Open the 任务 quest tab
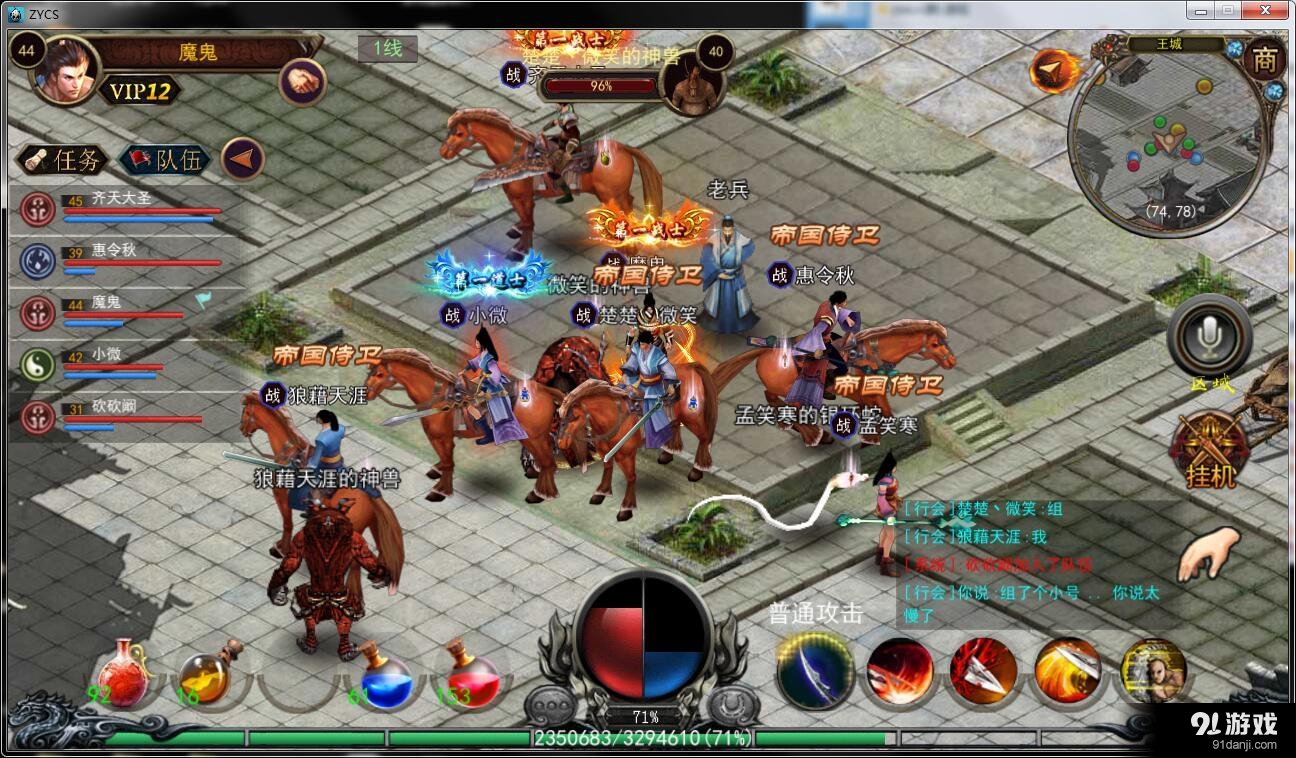The height and width of the screenshot is (758, 1296). (62, 160)
